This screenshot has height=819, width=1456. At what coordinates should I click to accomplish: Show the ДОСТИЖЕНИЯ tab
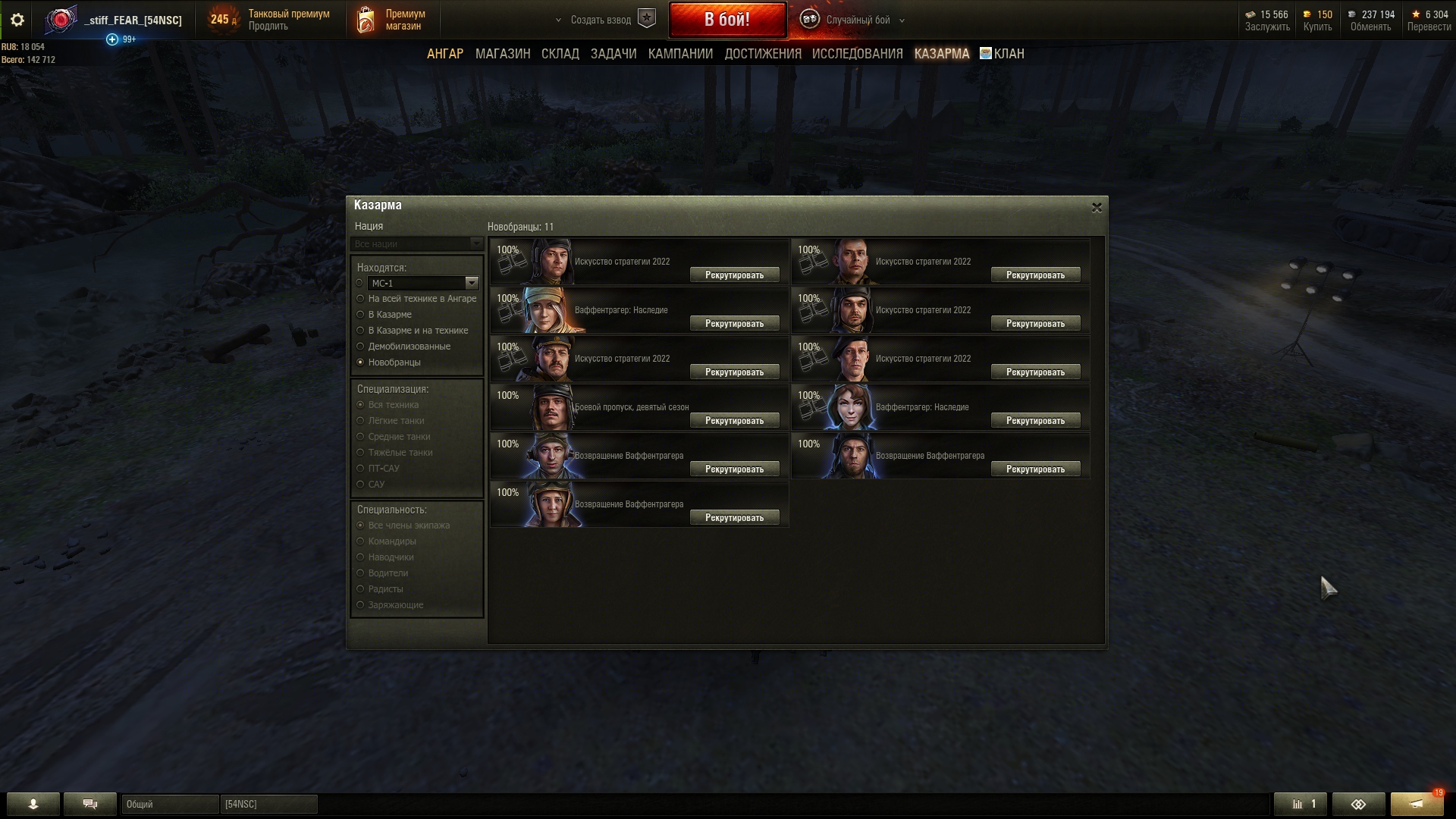tap(762, 54)
